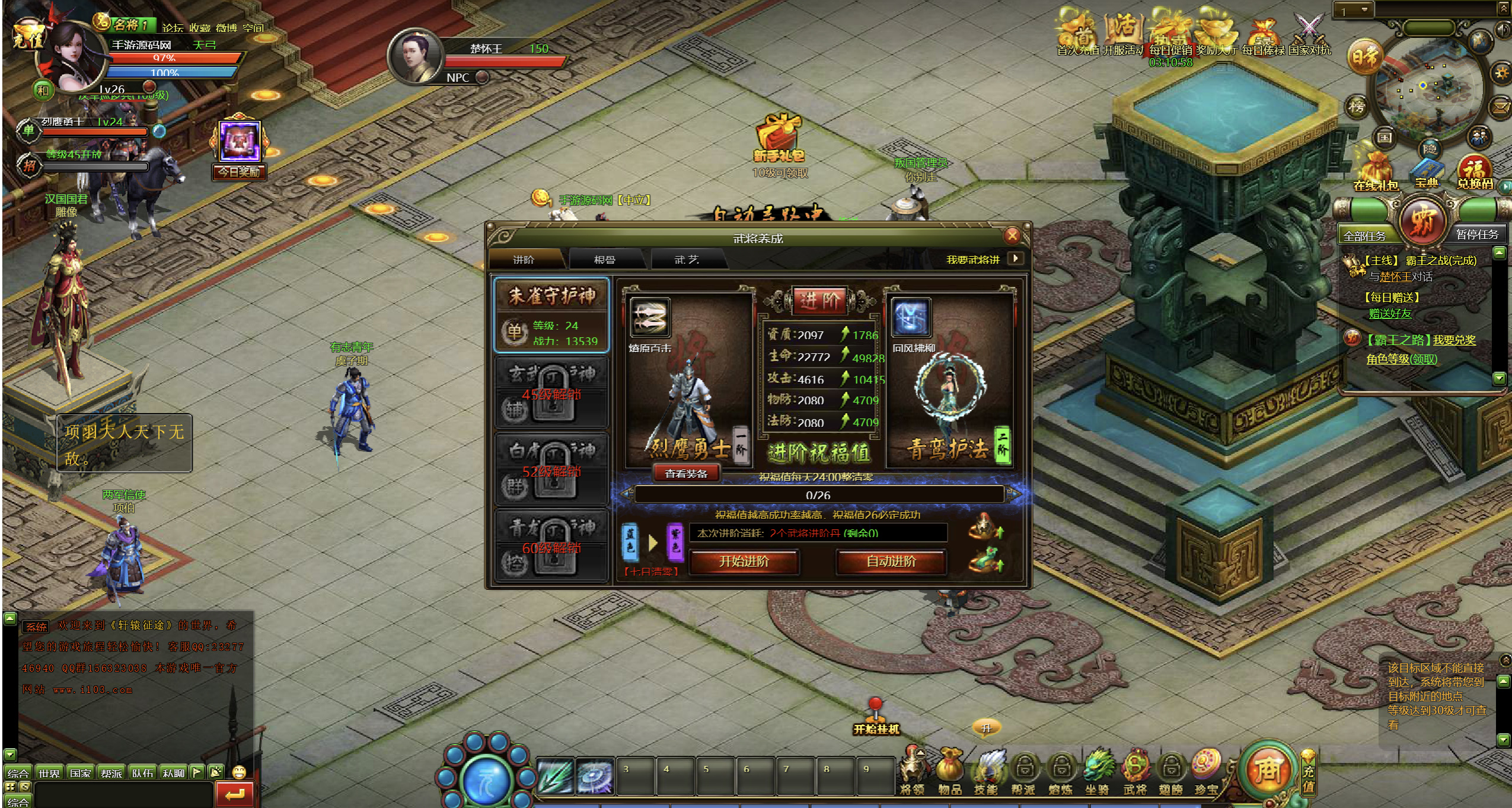Open the 坐骑 mount menu
The width and height of the screenshot is (1512, 808).
[1097, 771]
